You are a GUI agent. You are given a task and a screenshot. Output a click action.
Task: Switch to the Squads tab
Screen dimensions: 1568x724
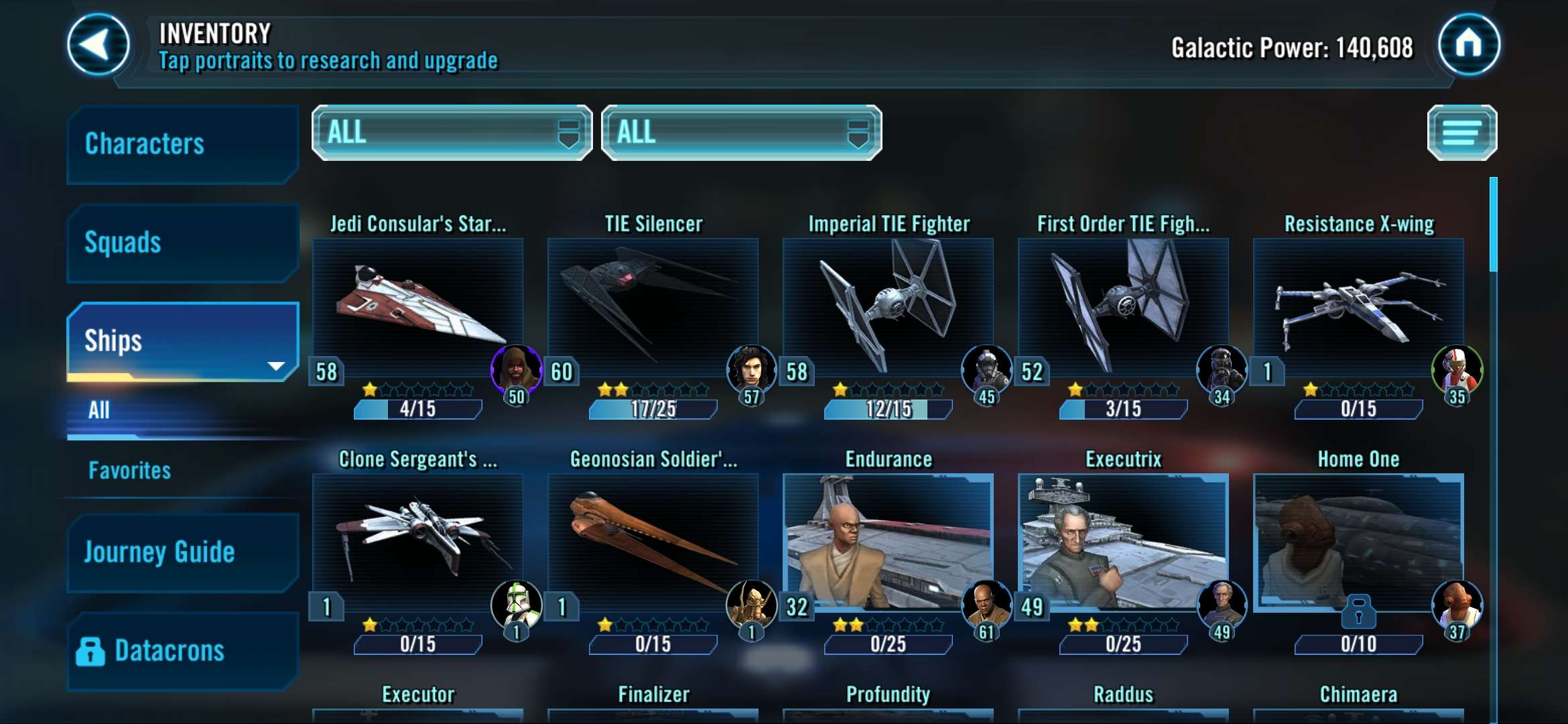(x=181, y=243)
